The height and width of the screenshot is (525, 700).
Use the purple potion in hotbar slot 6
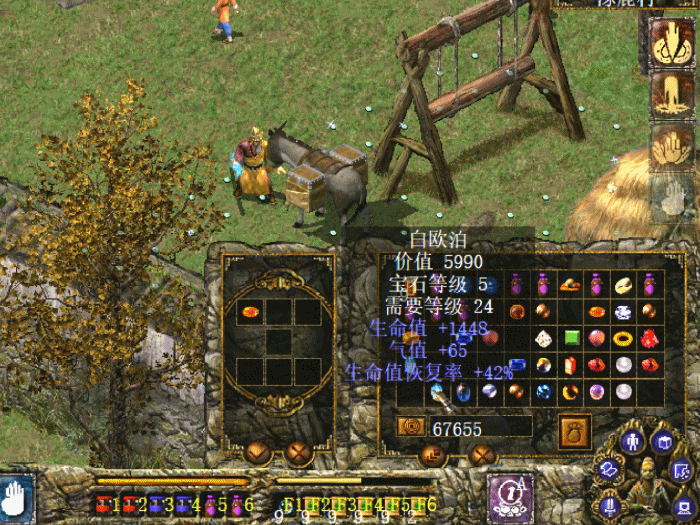click(238, 505)
